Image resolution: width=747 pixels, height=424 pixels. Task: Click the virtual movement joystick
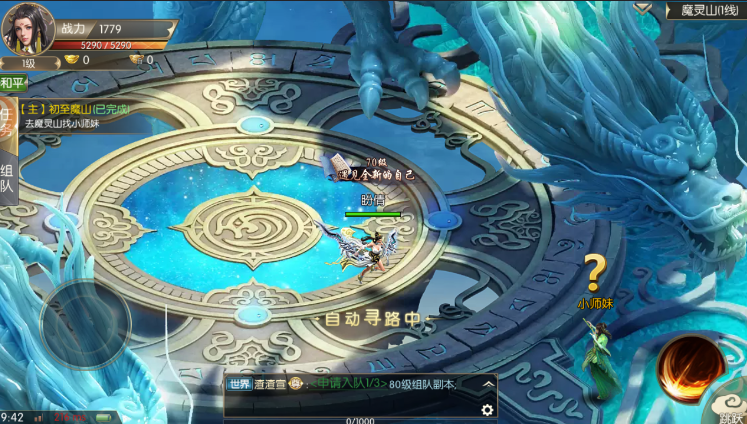[84, 320]
